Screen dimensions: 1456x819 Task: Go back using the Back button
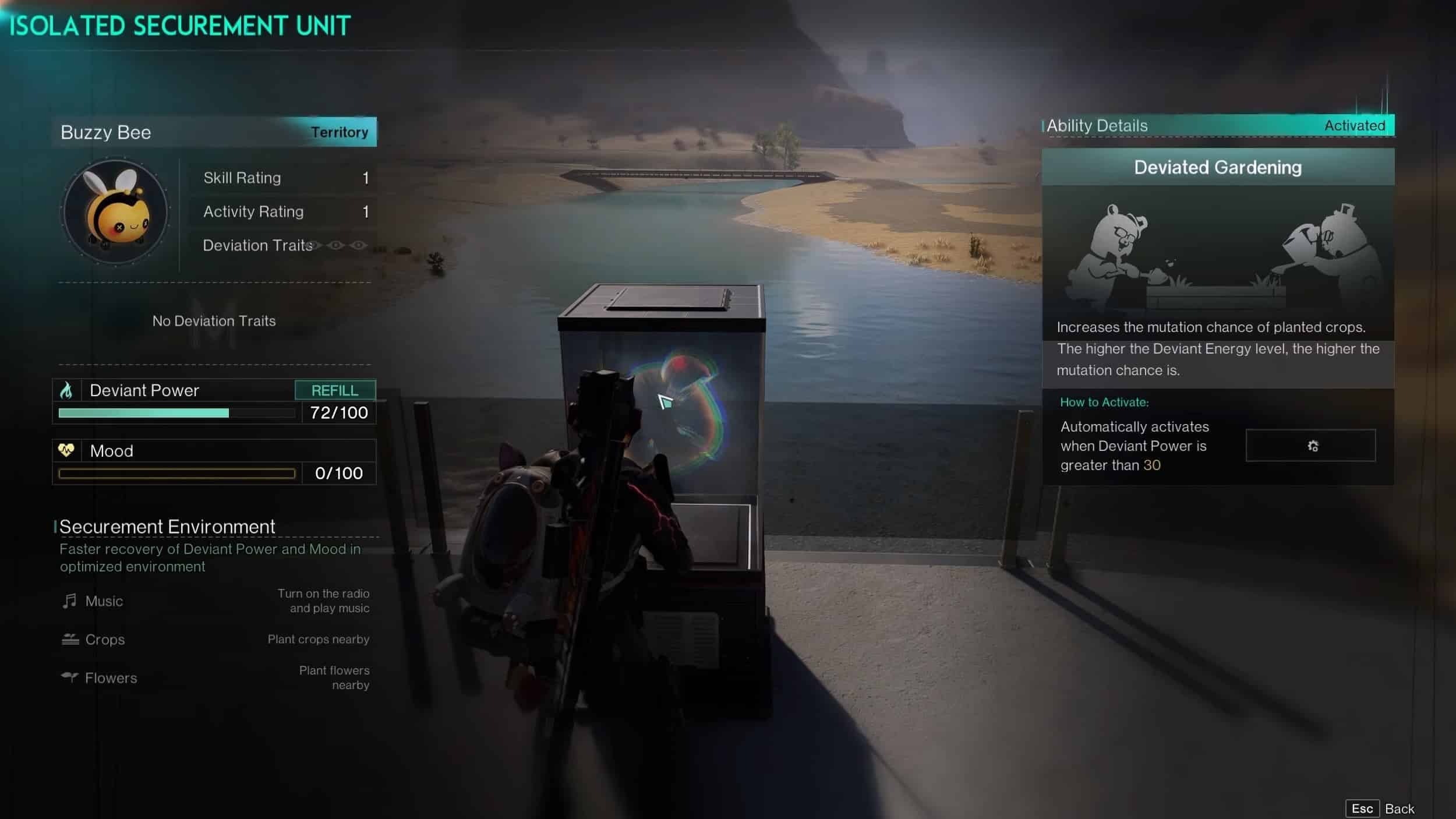[x=1380, y=809]
